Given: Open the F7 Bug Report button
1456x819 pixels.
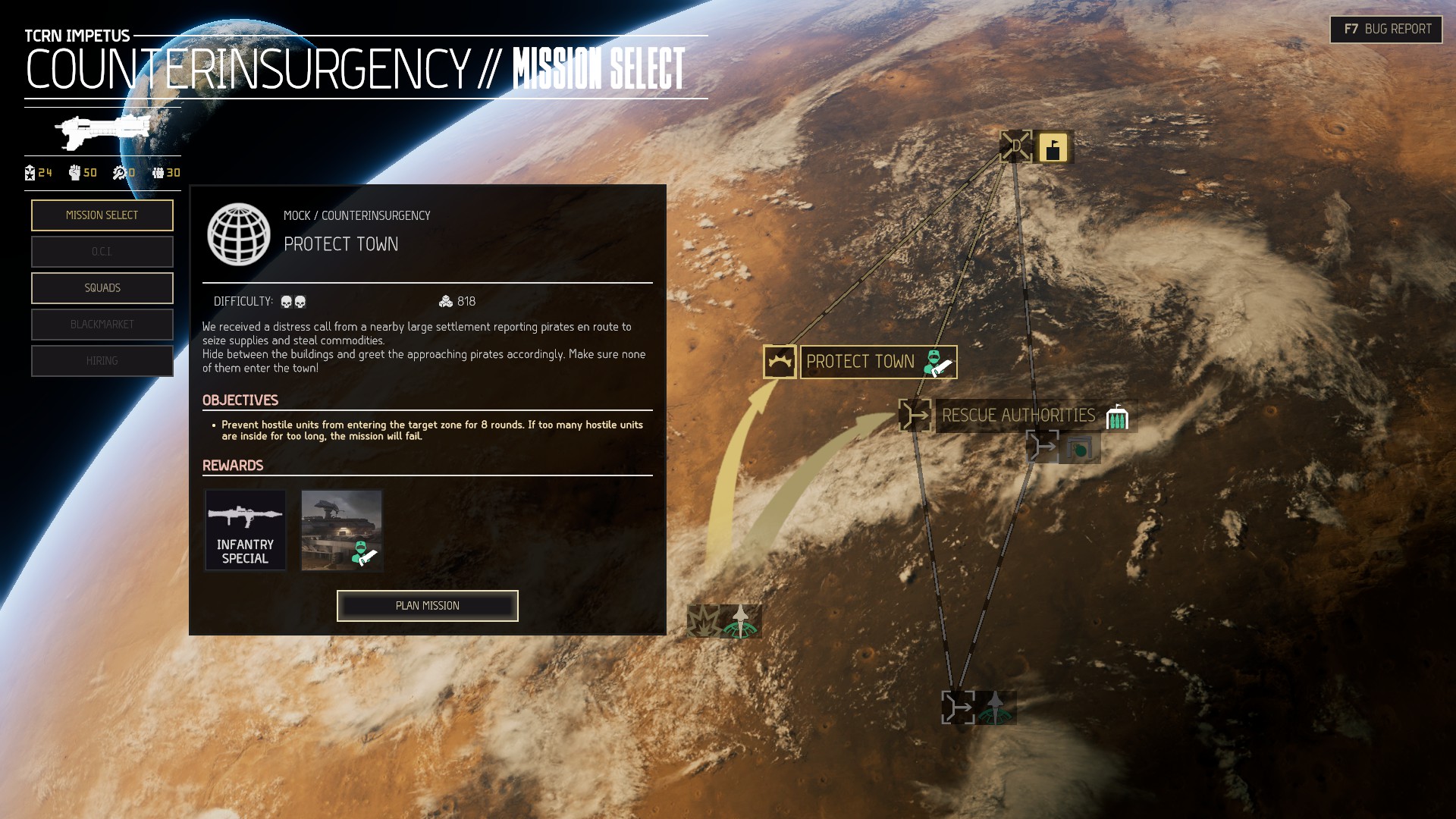Looking at the screenshot, I should (x=1386, y=30).
